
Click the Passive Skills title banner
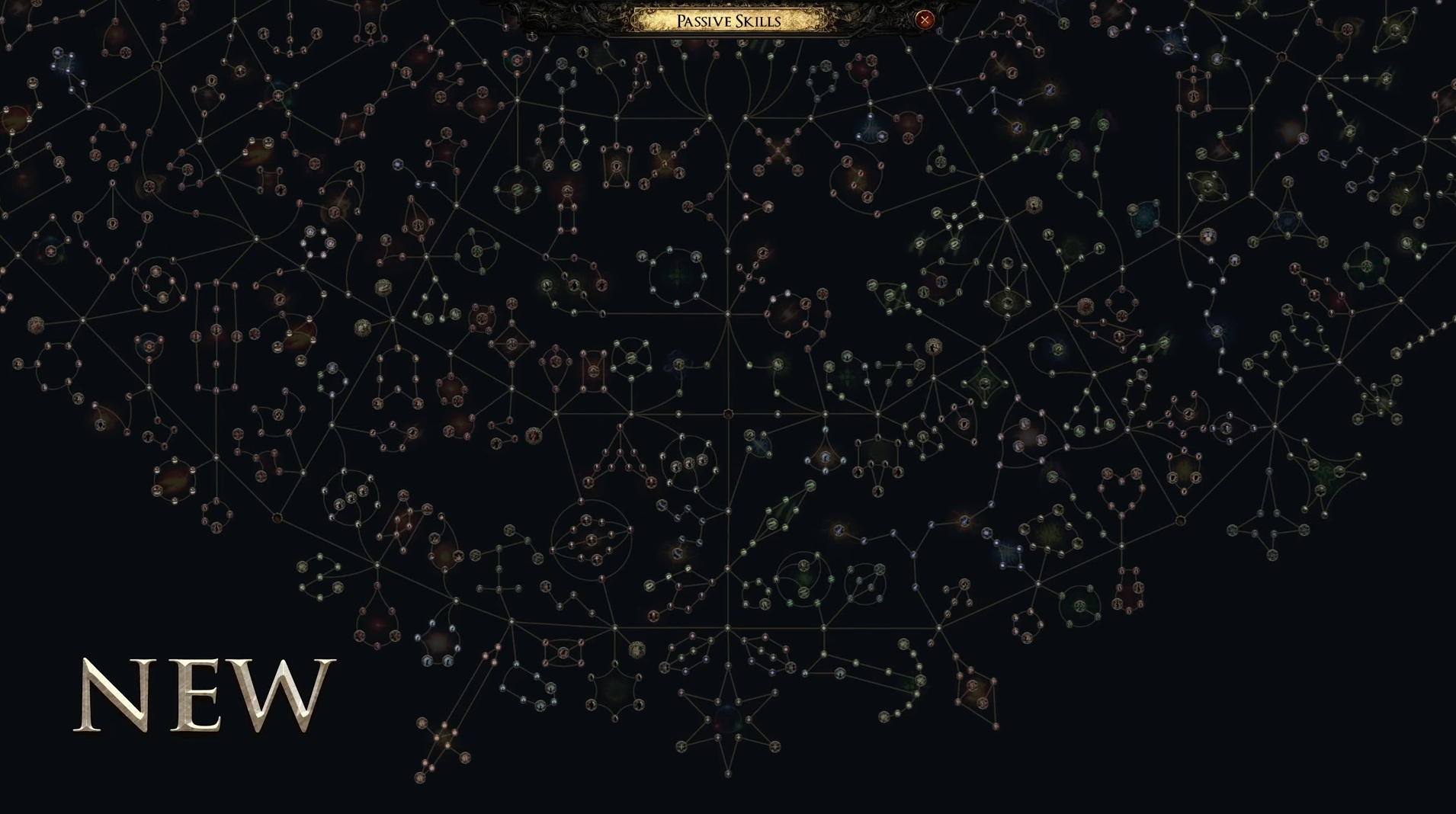[x=728, y=21]
